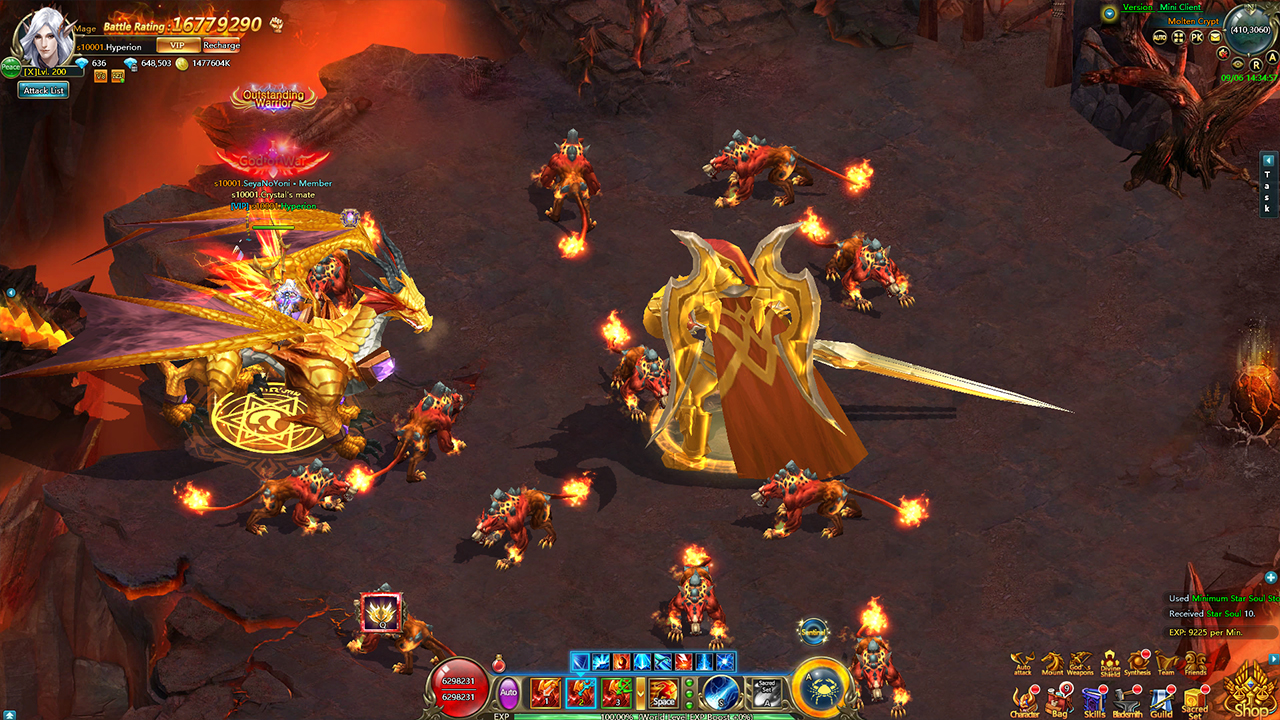Open the Mount interface

click(x=1052, y=661)
